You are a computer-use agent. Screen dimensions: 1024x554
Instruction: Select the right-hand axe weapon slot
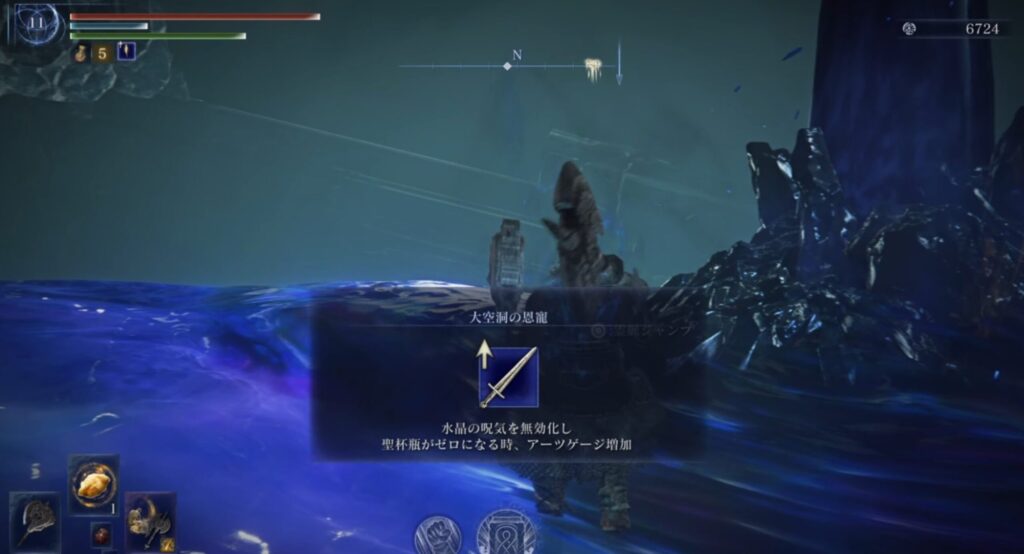[x=150, y=520]
